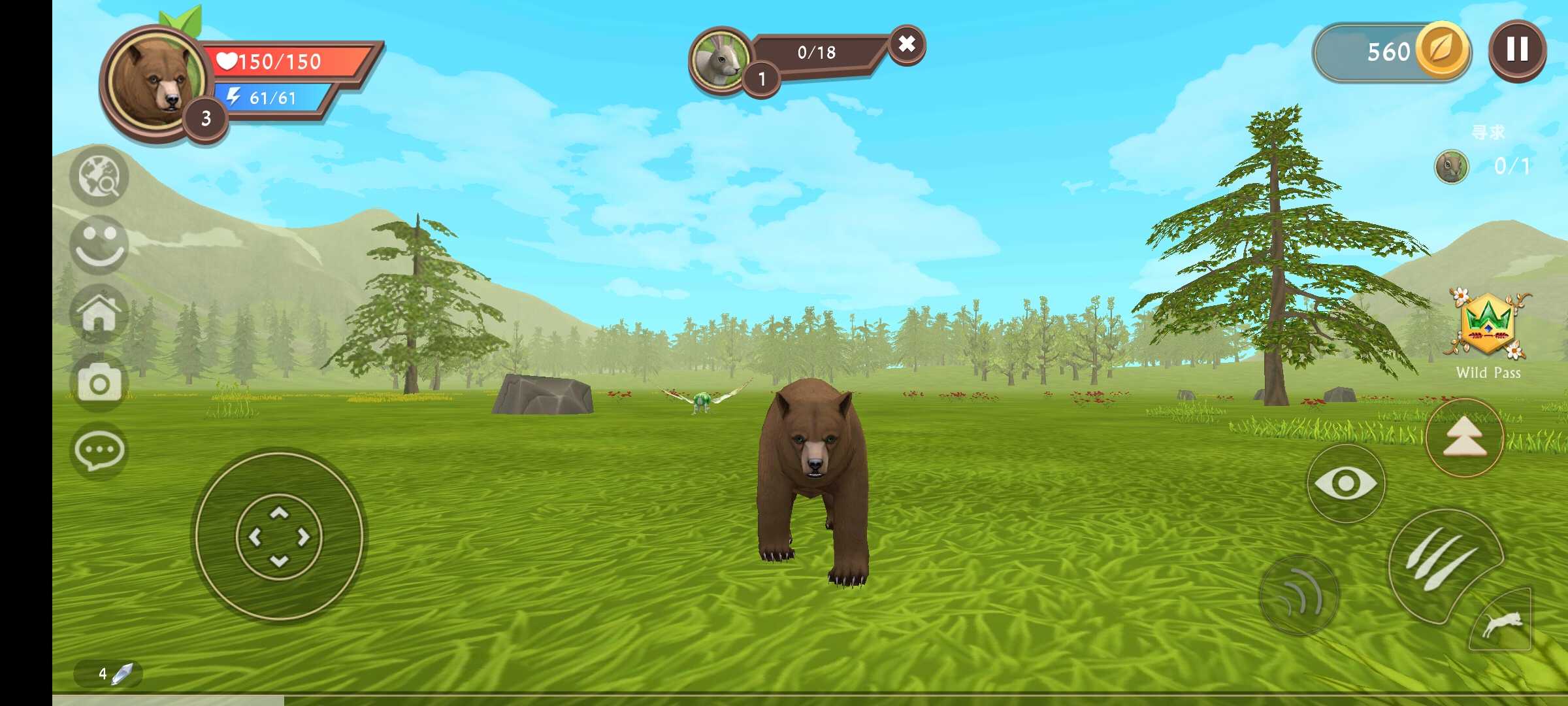Open the world map search icon

click(x=99, y=176)
